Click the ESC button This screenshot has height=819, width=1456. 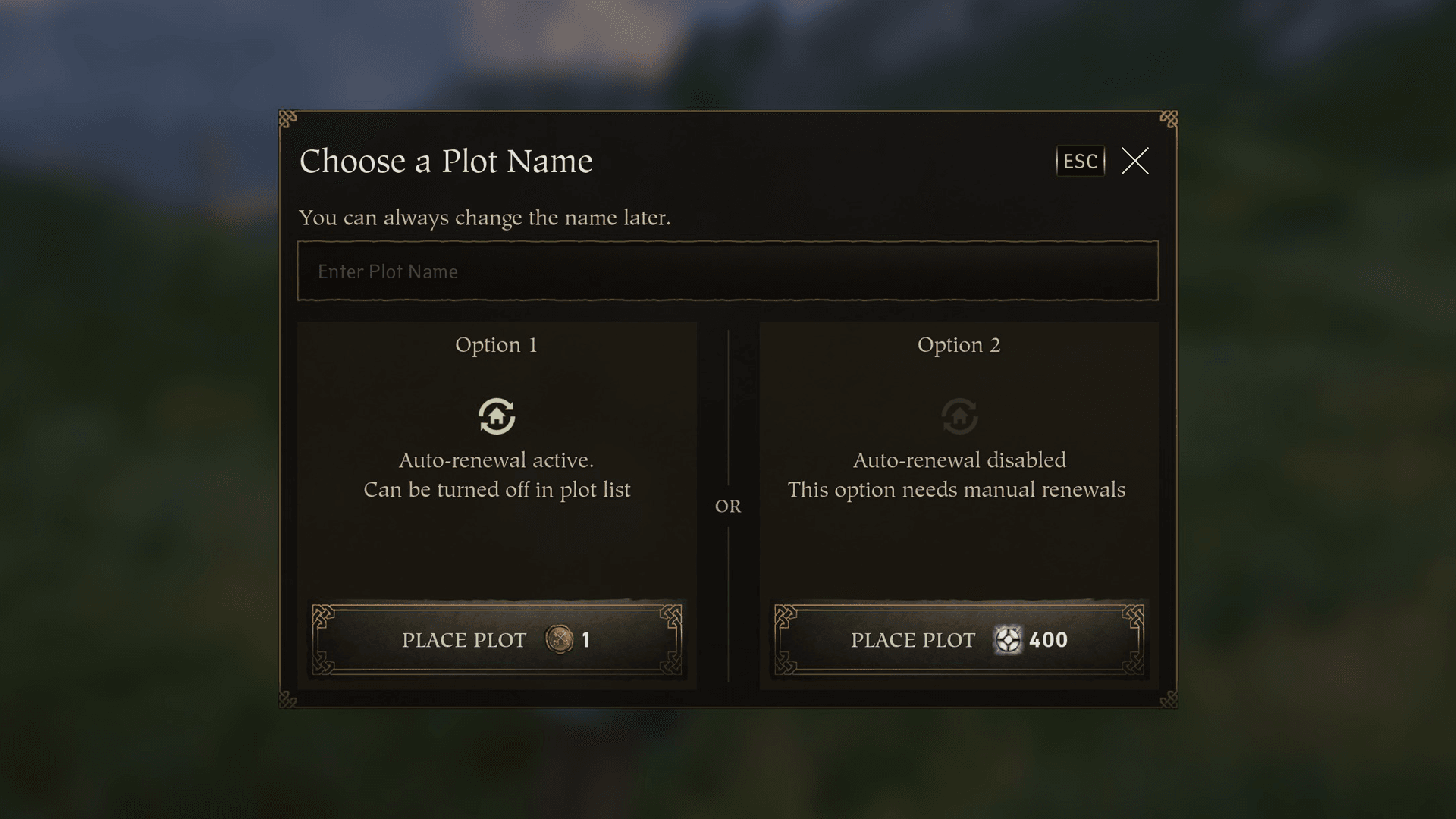tap(1080, 161)
